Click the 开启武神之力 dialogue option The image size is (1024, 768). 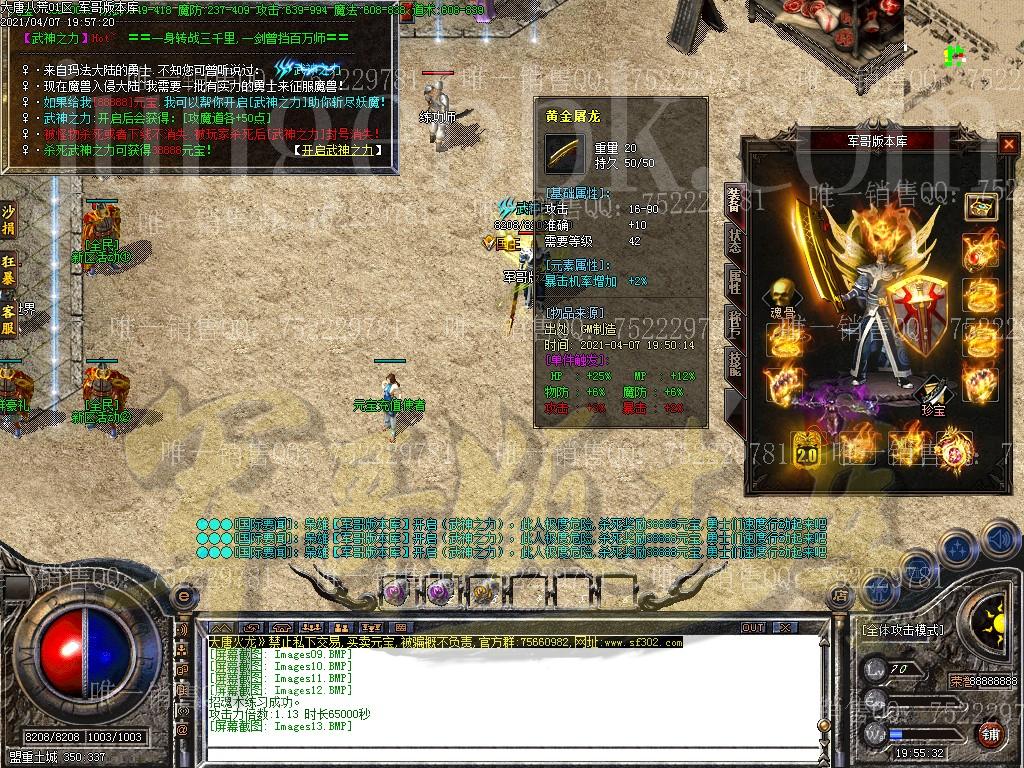coord(339,150)
